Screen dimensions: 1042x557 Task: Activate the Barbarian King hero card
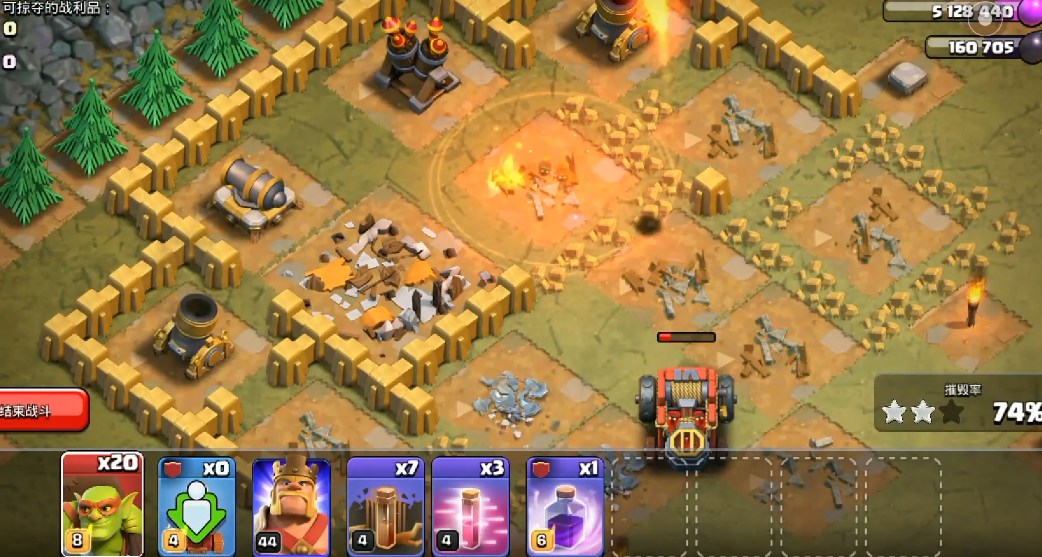coord(291,505)
